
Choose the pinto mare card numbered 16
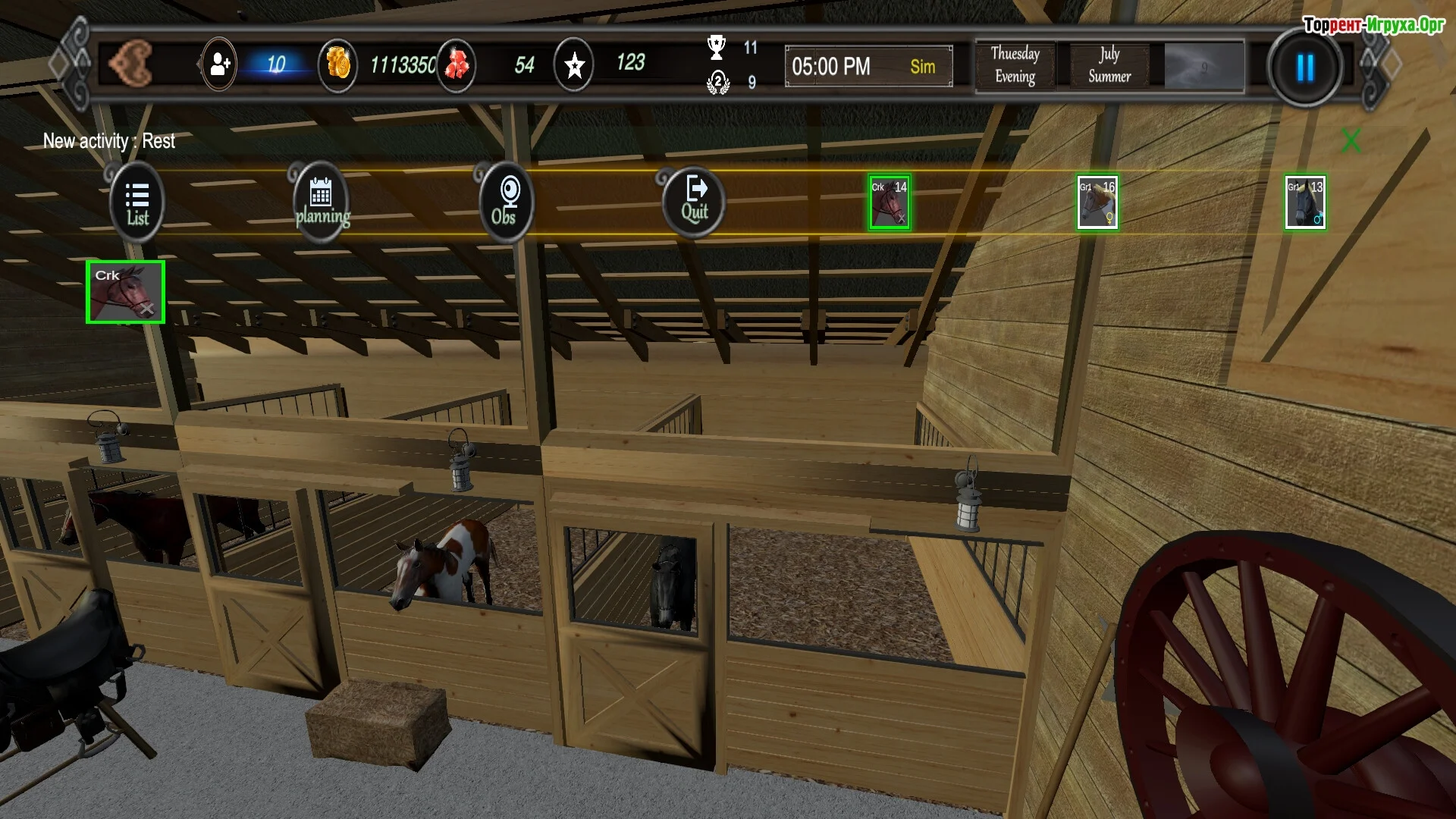[1097, 202]
